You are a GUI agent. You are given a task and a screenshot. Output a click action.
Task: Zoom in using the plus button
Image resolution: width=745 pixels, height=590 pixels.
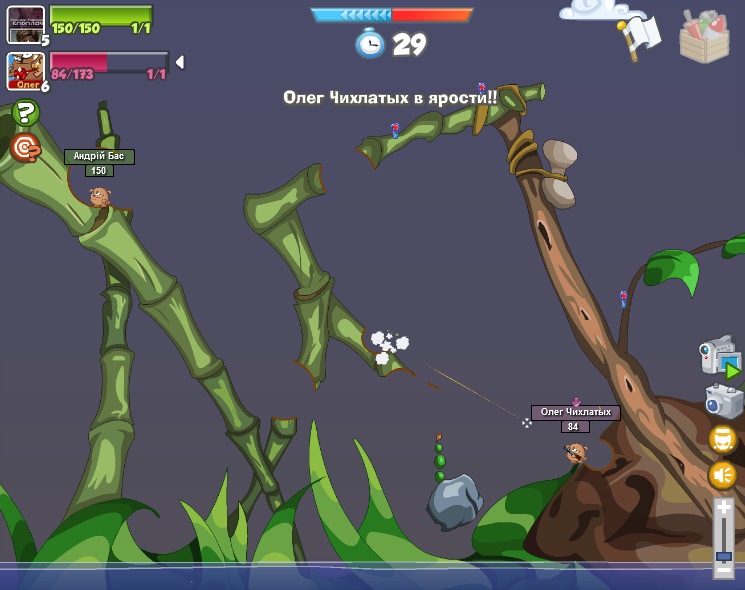point(724,510)
